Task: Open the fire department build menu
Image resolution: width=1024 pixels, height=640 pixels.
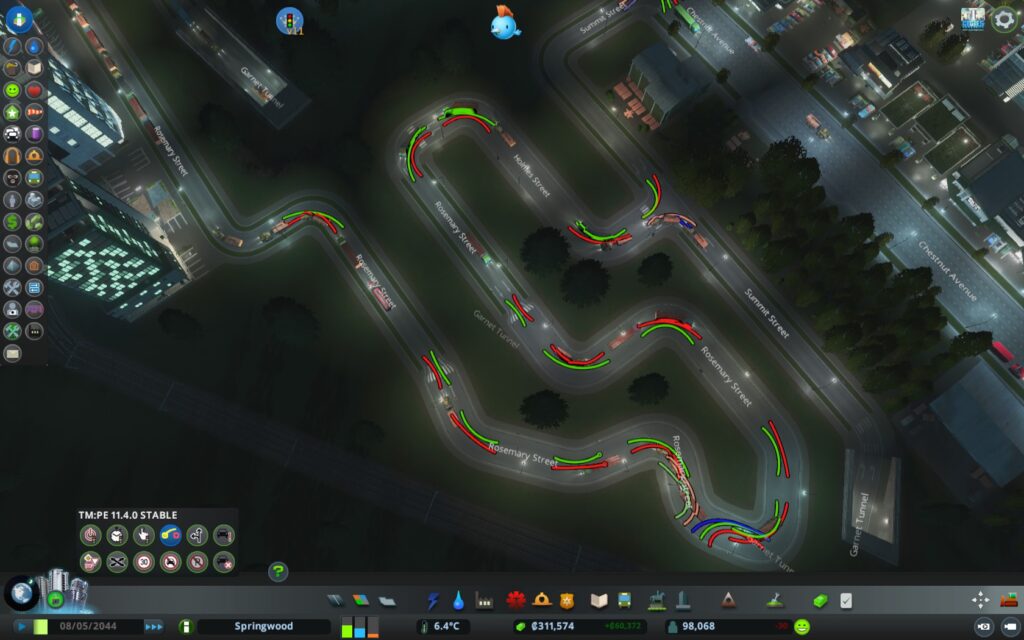Action: tap(516, 601)
